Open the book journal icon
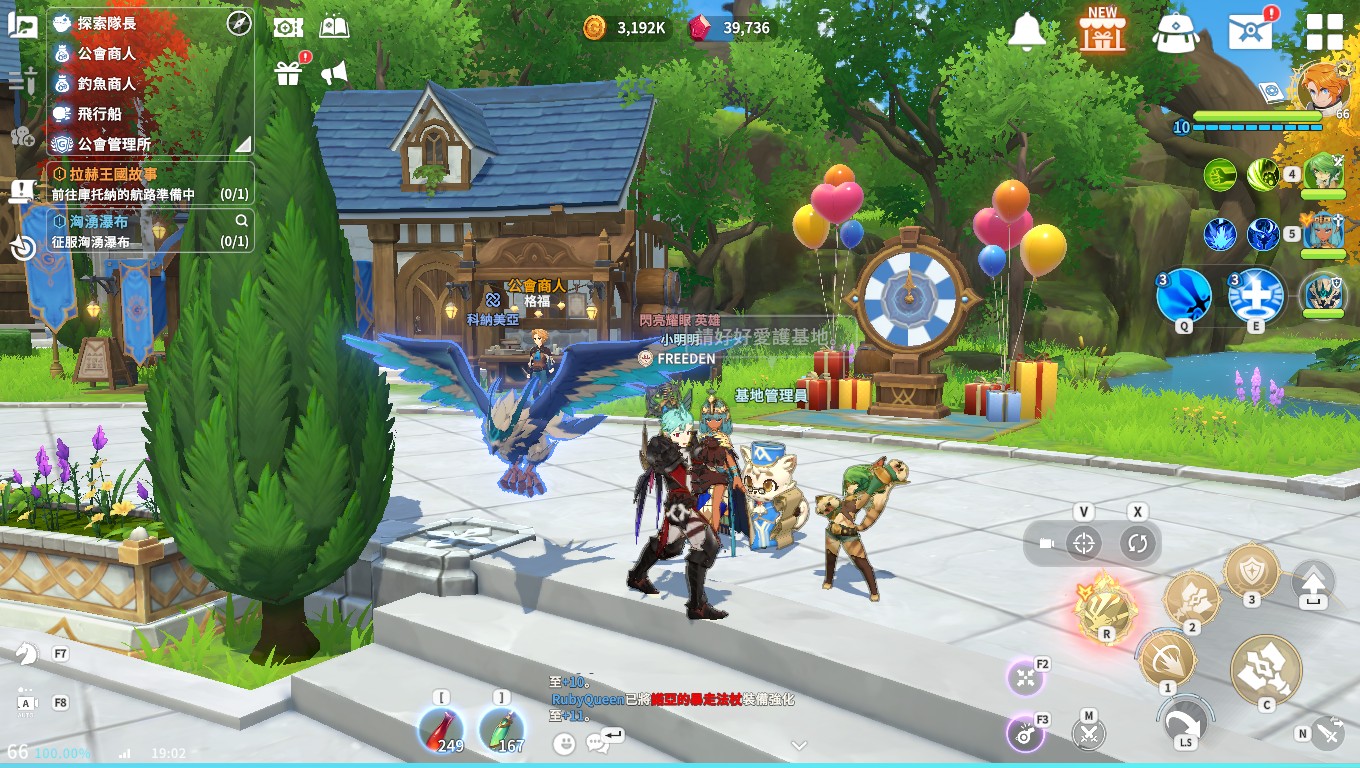Screen dimensions: 1360x768 tap(334, 27)
